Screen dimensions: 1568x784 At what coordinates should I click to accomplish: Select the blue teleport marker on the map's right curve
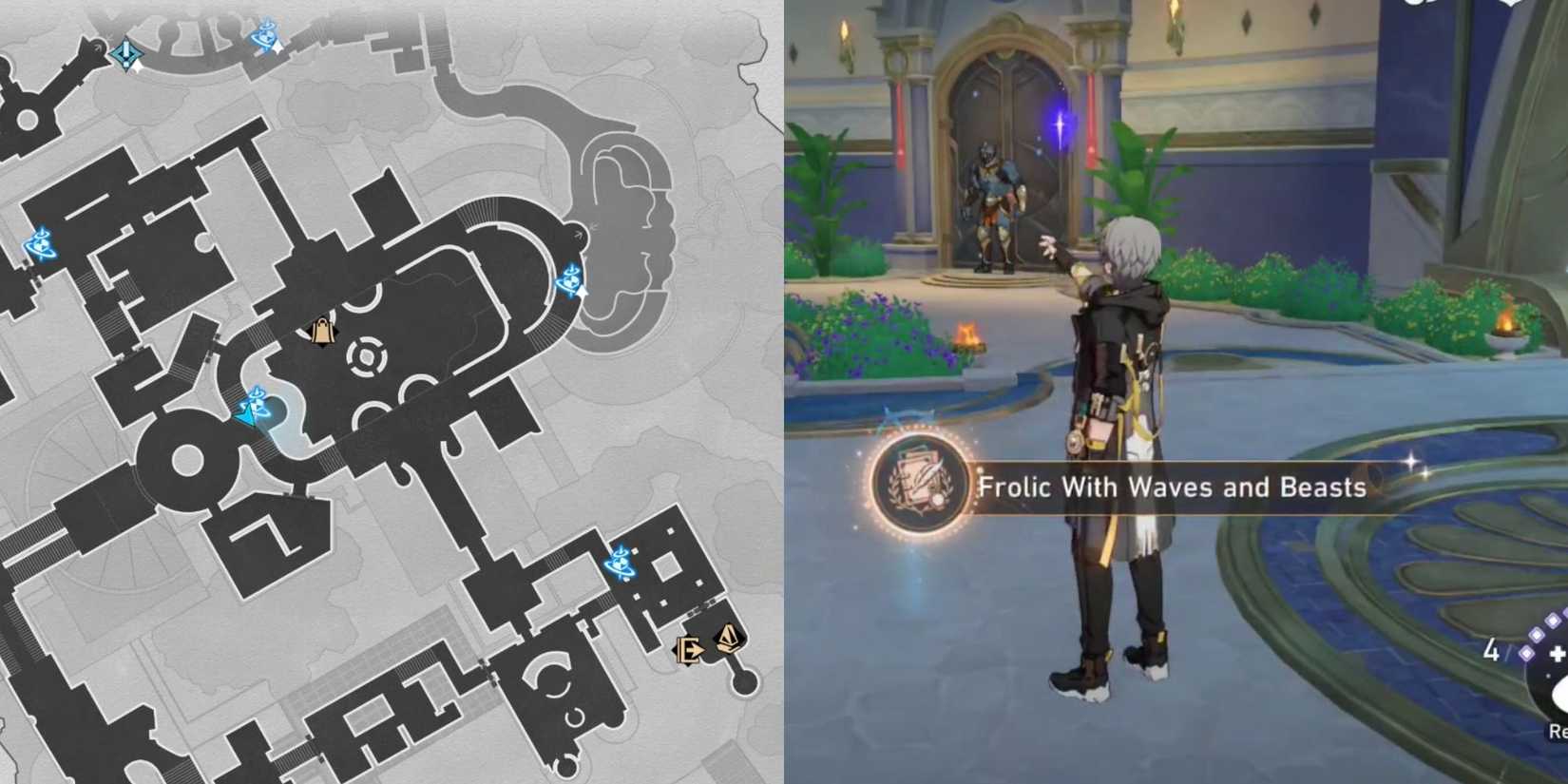click(x=570, y=280)
